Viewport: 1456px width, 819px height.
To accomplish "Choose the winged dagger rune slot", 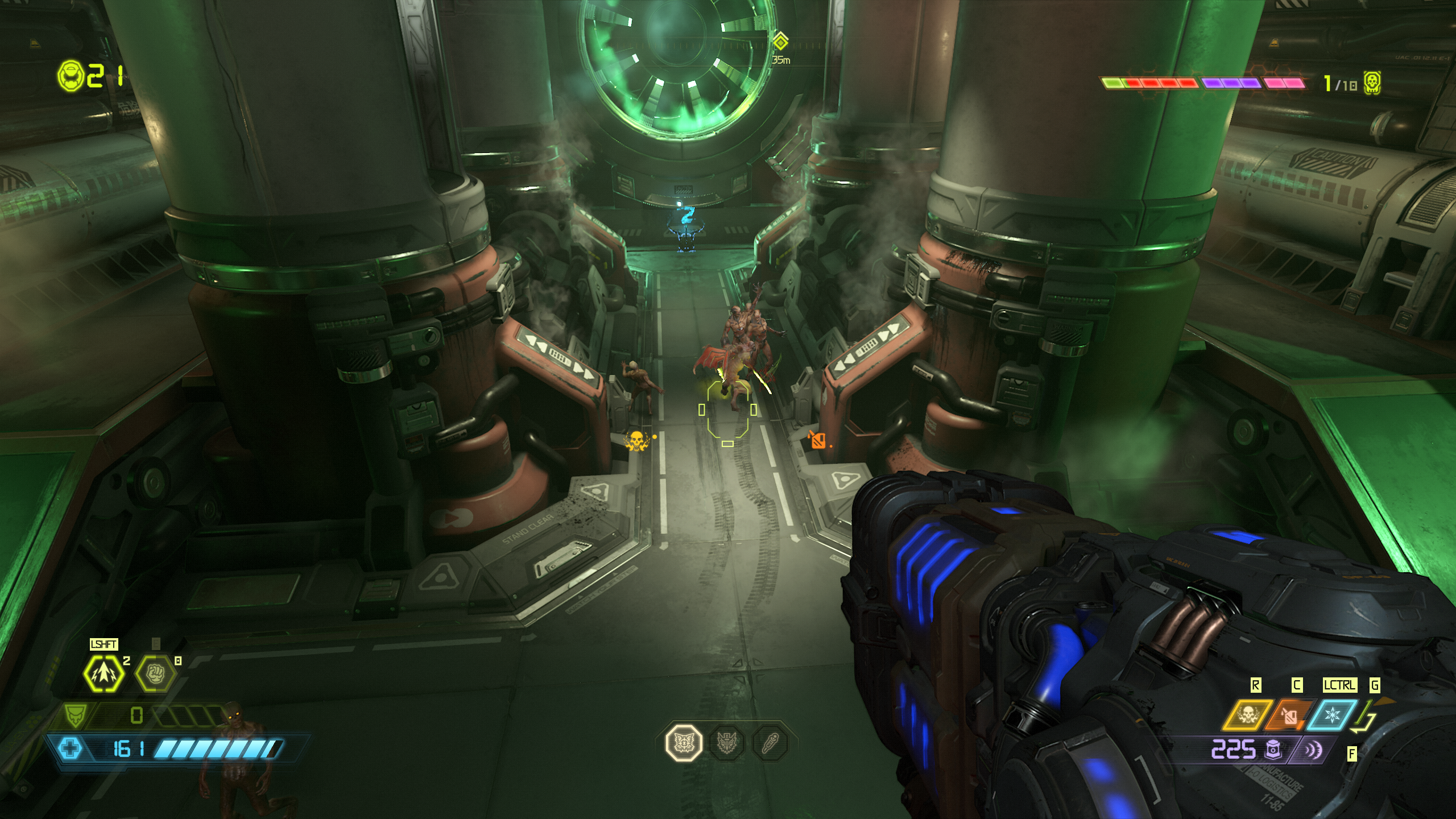I will point(727,743).
